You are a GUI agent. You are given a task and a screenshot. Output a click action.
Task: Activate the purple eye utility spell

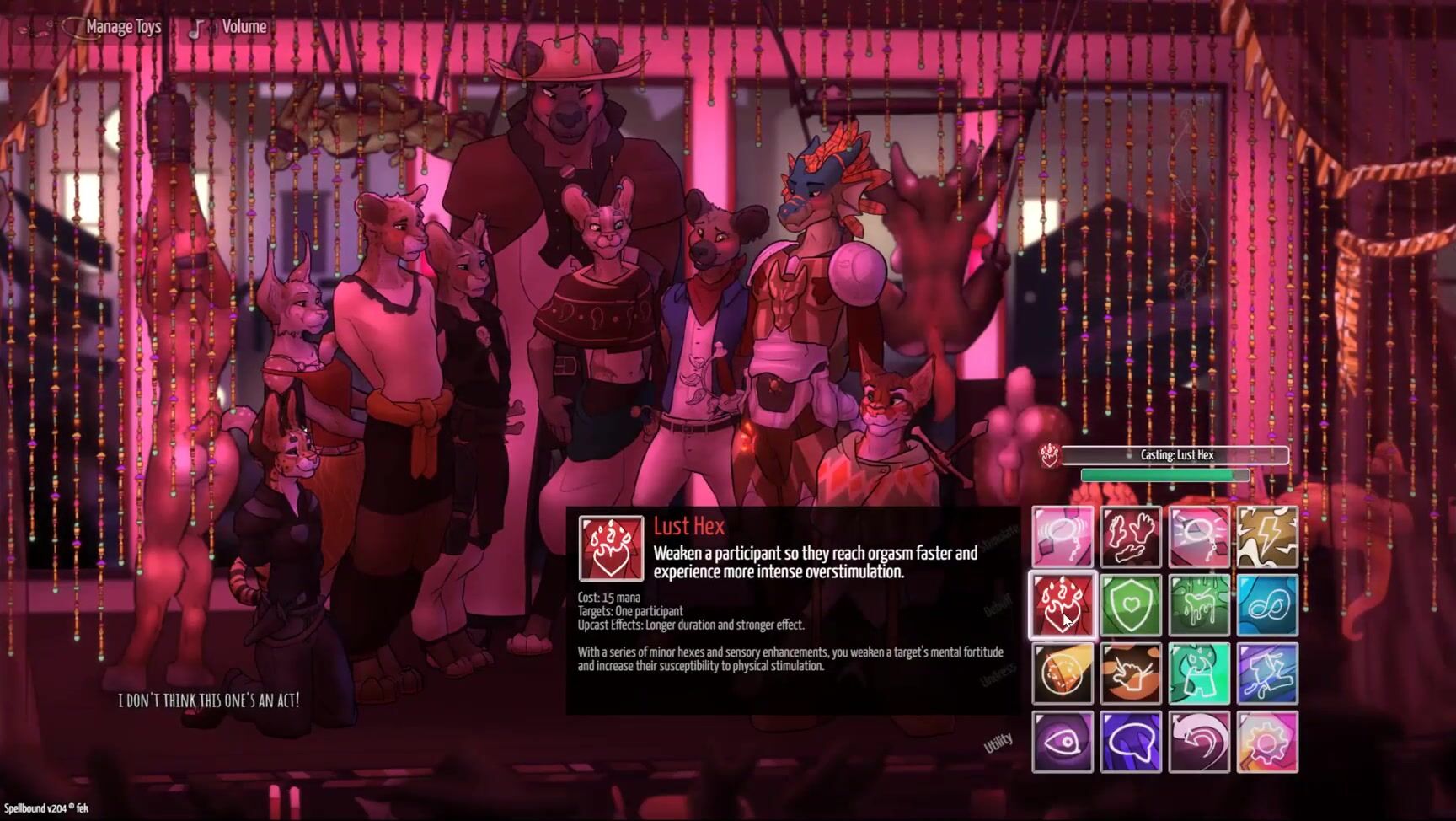[1062, 742]
